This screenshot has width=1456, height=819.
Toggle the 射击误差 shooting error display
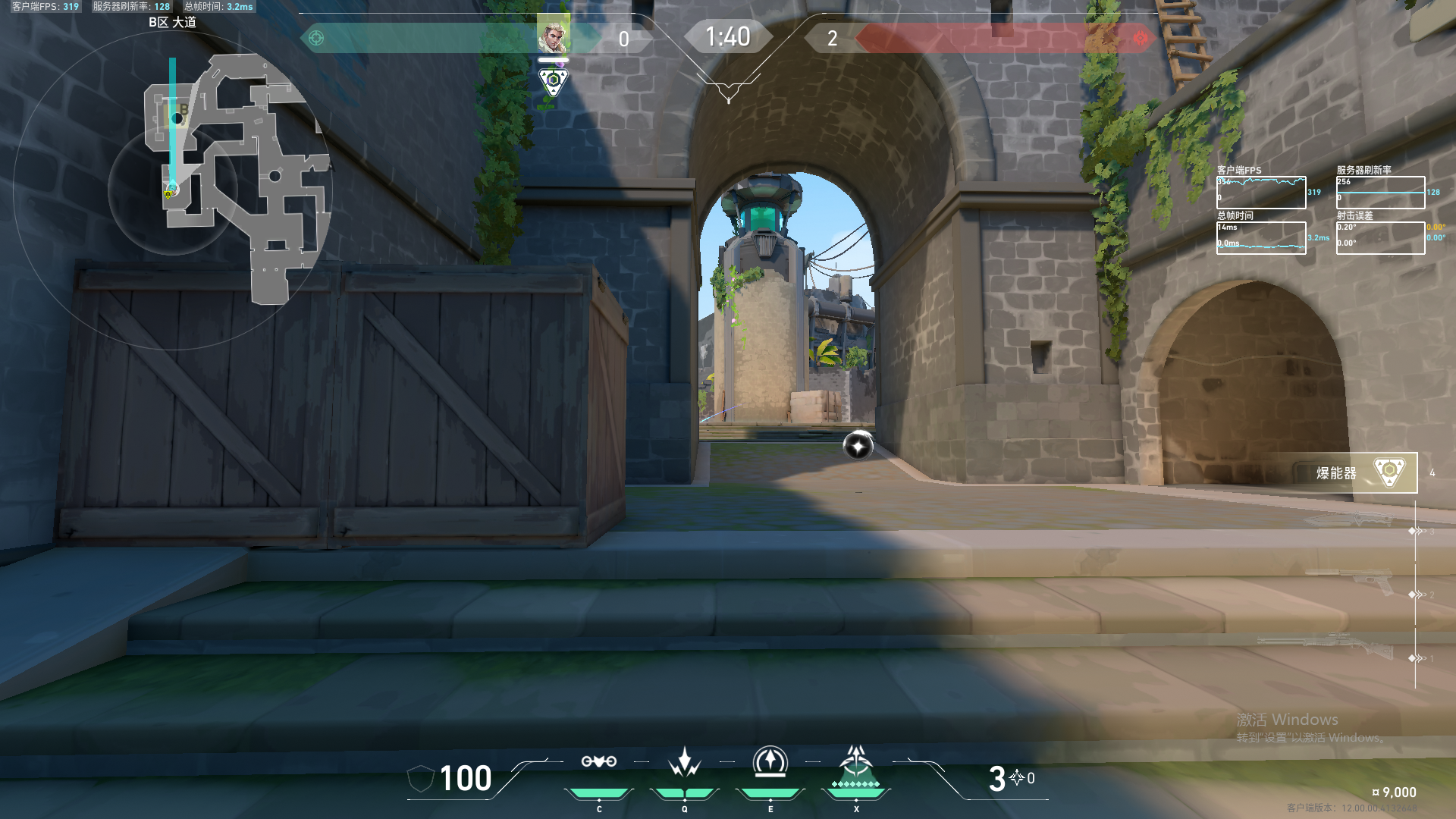point(1380,237)
